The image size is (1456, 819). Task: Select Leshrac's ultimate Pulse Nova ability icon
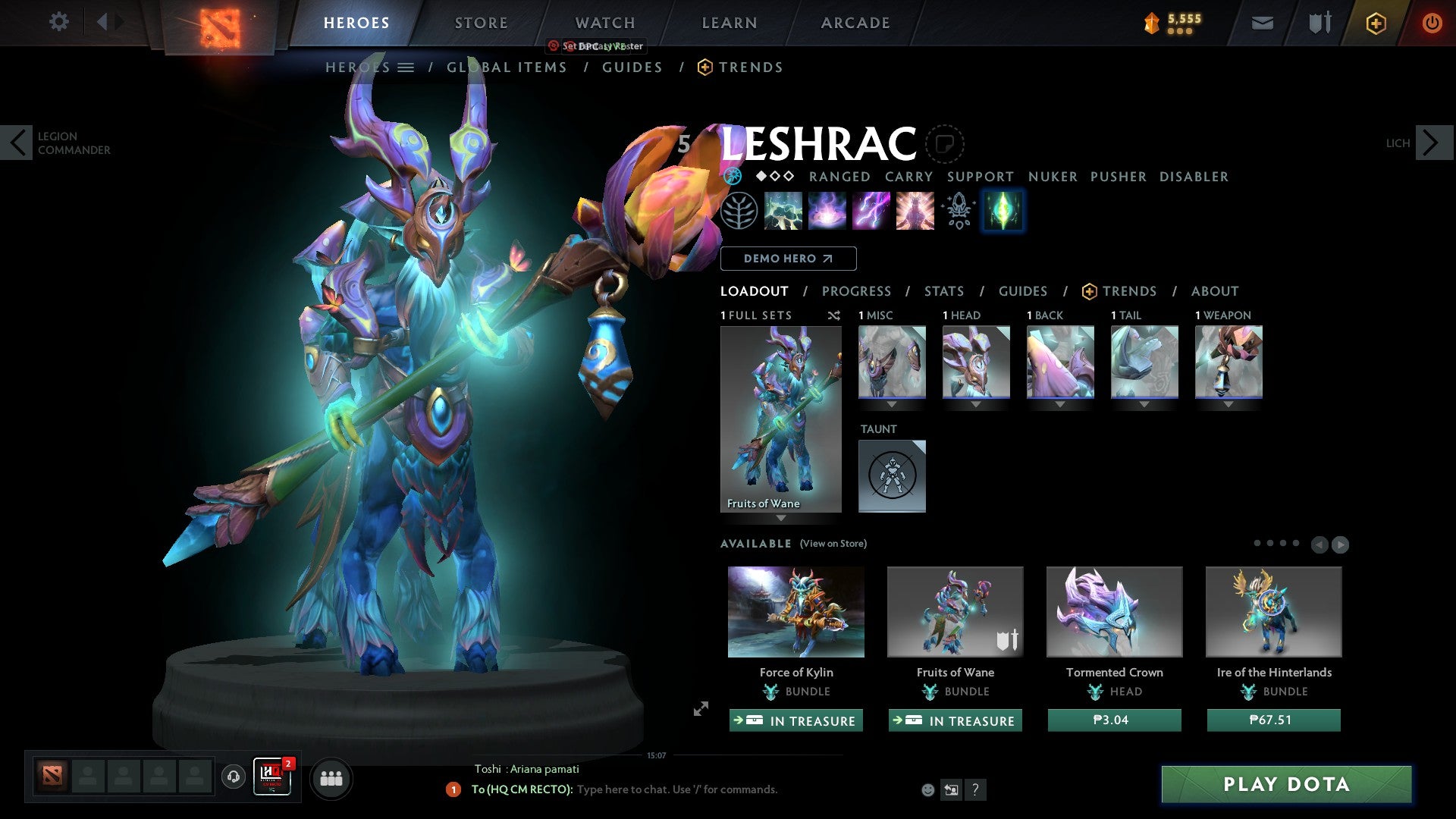click(x=914, y=211)
